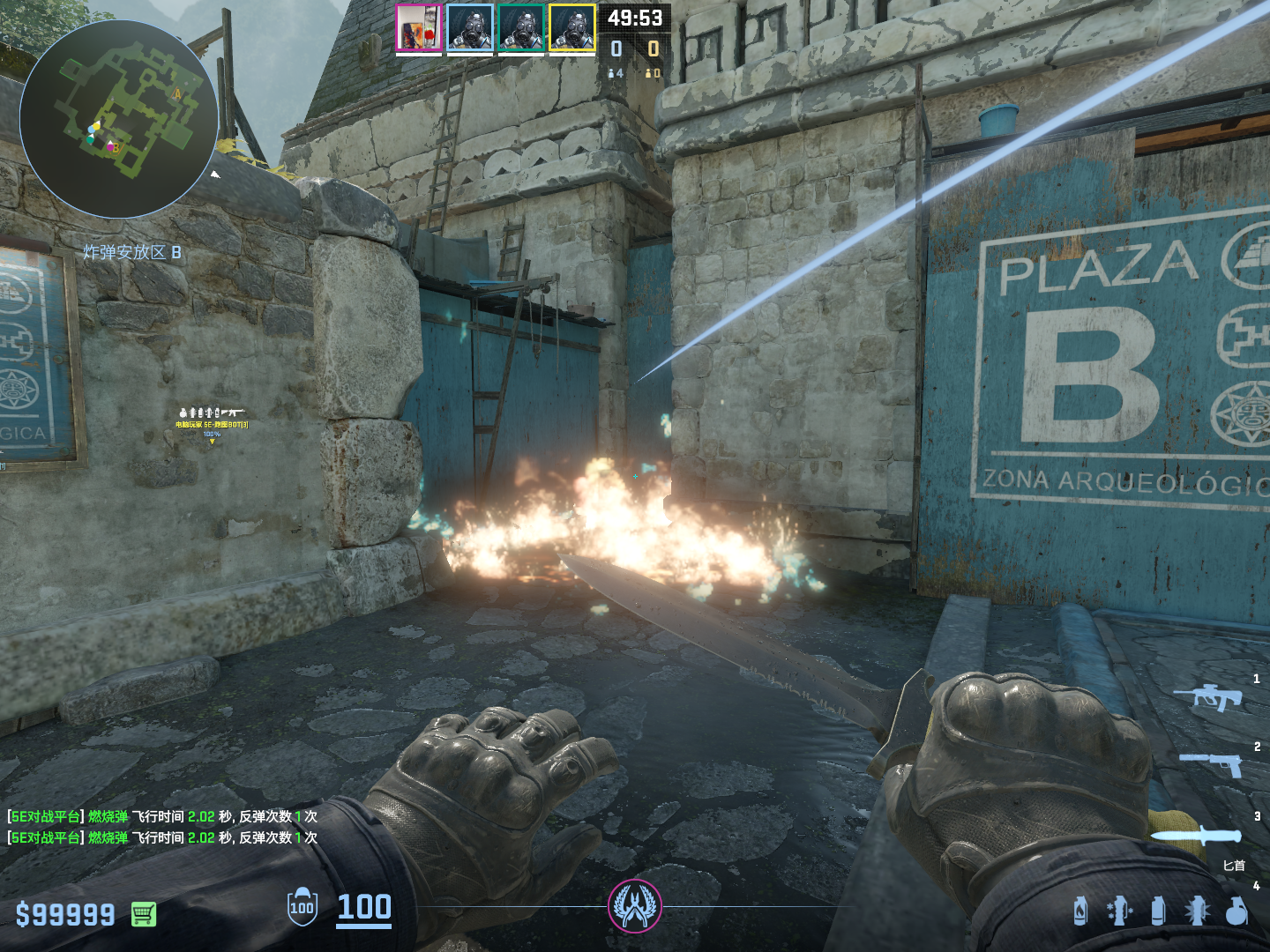The height and width of the screenshot is (952, 1270).
Task: Select the magenta-bordered player avatar
Action: pos(418,28)
